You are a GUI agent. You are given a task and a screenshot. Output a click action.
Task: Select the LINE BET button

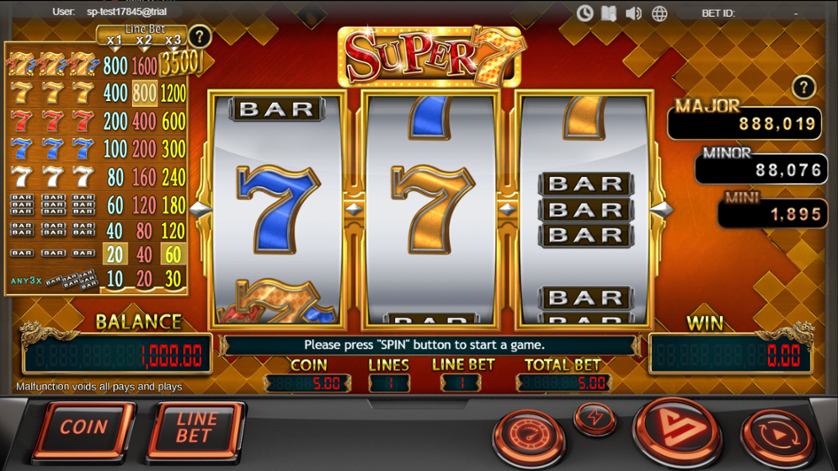pos(195,428)
